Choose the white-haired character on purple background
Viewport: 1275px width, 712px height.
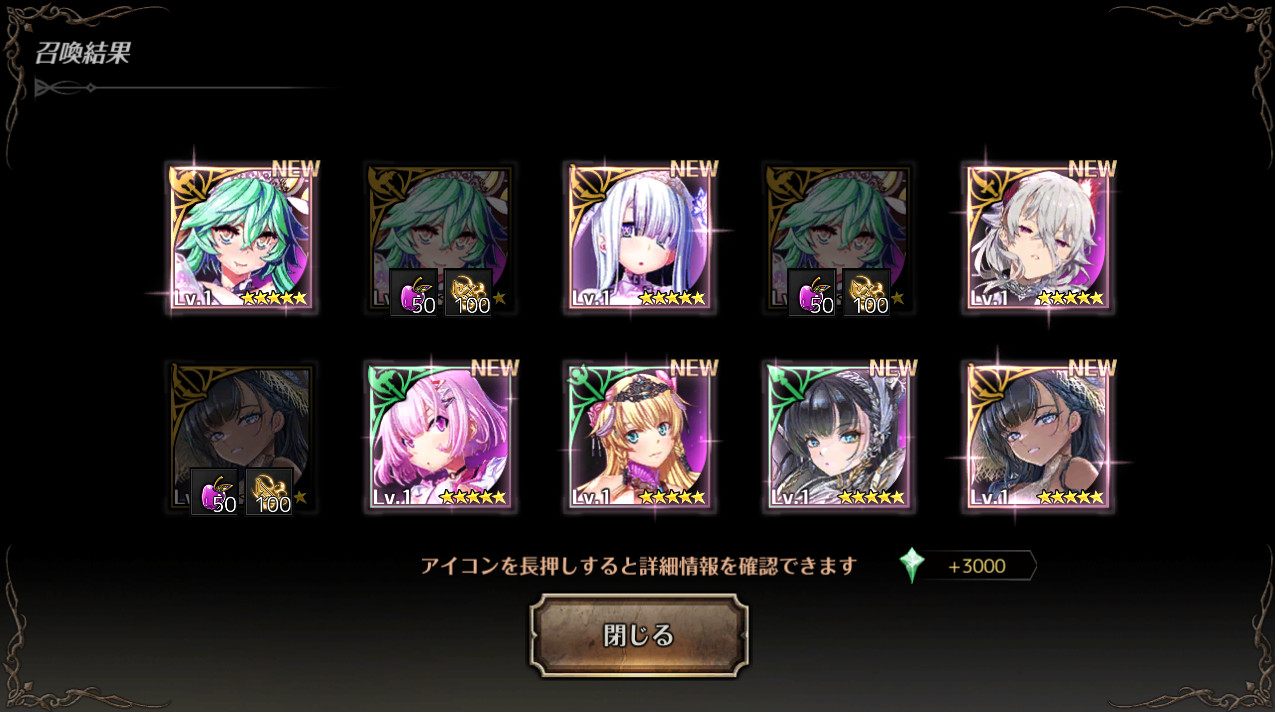point(1037,238)
